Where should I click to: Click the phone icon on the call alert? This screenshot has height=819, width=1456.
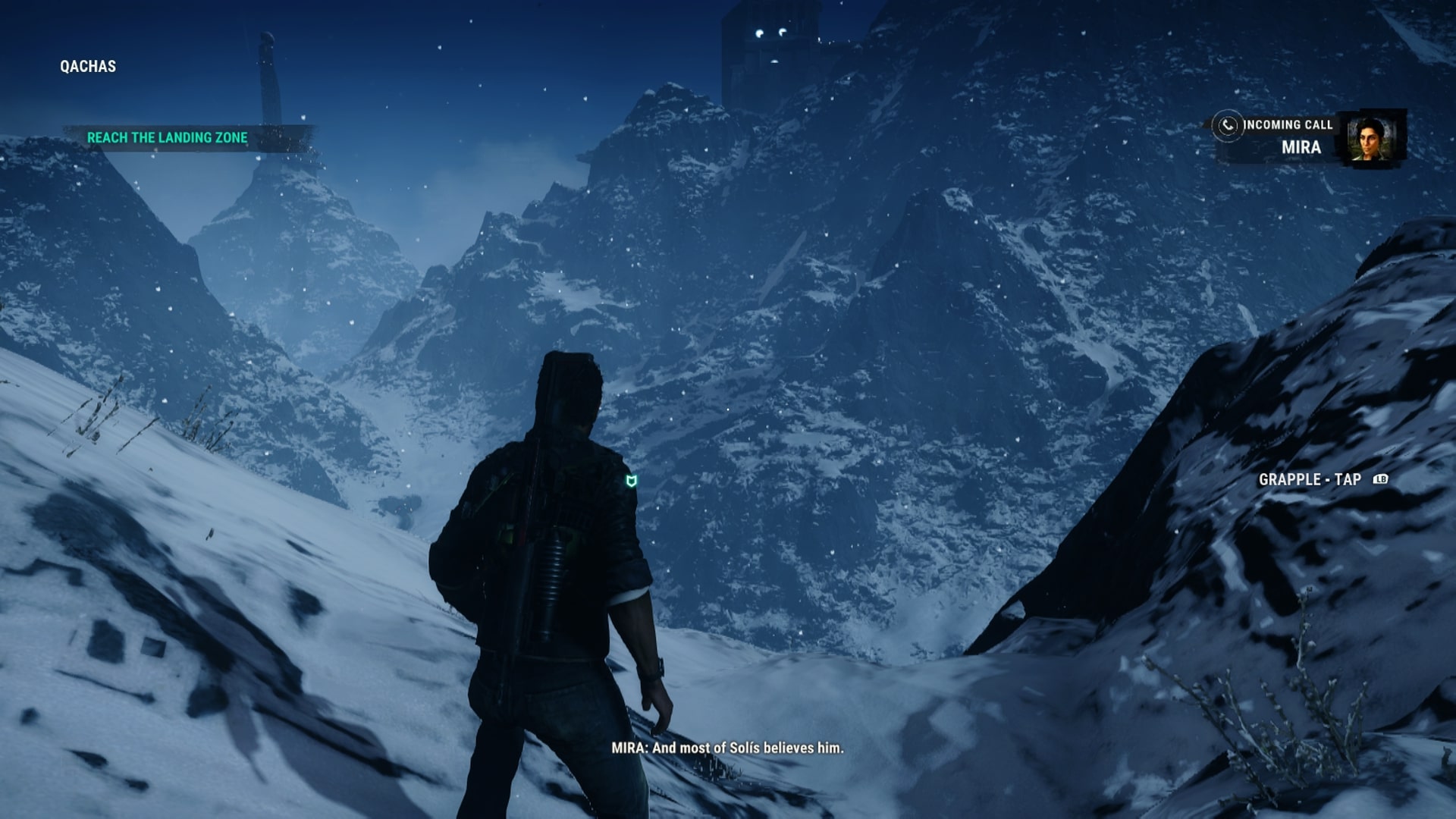click(1227, 125)
